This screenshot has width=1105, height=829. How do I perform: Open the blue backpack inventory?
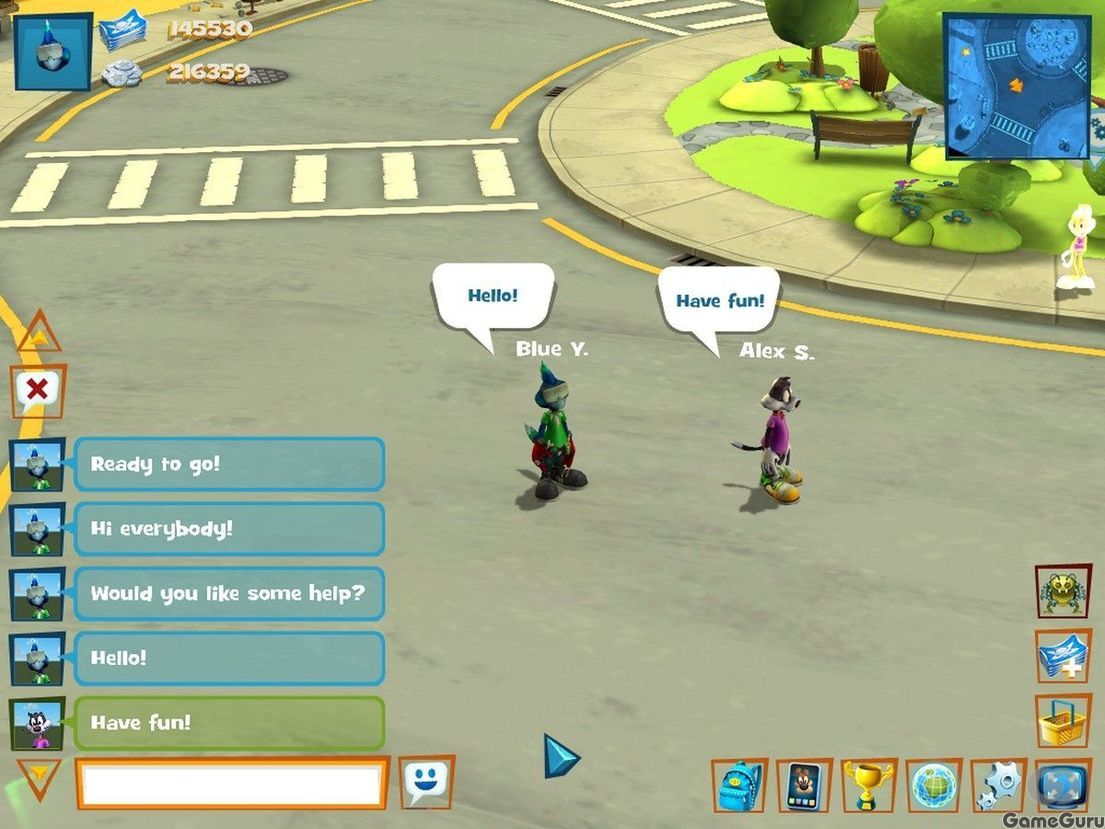coord(739,785)
